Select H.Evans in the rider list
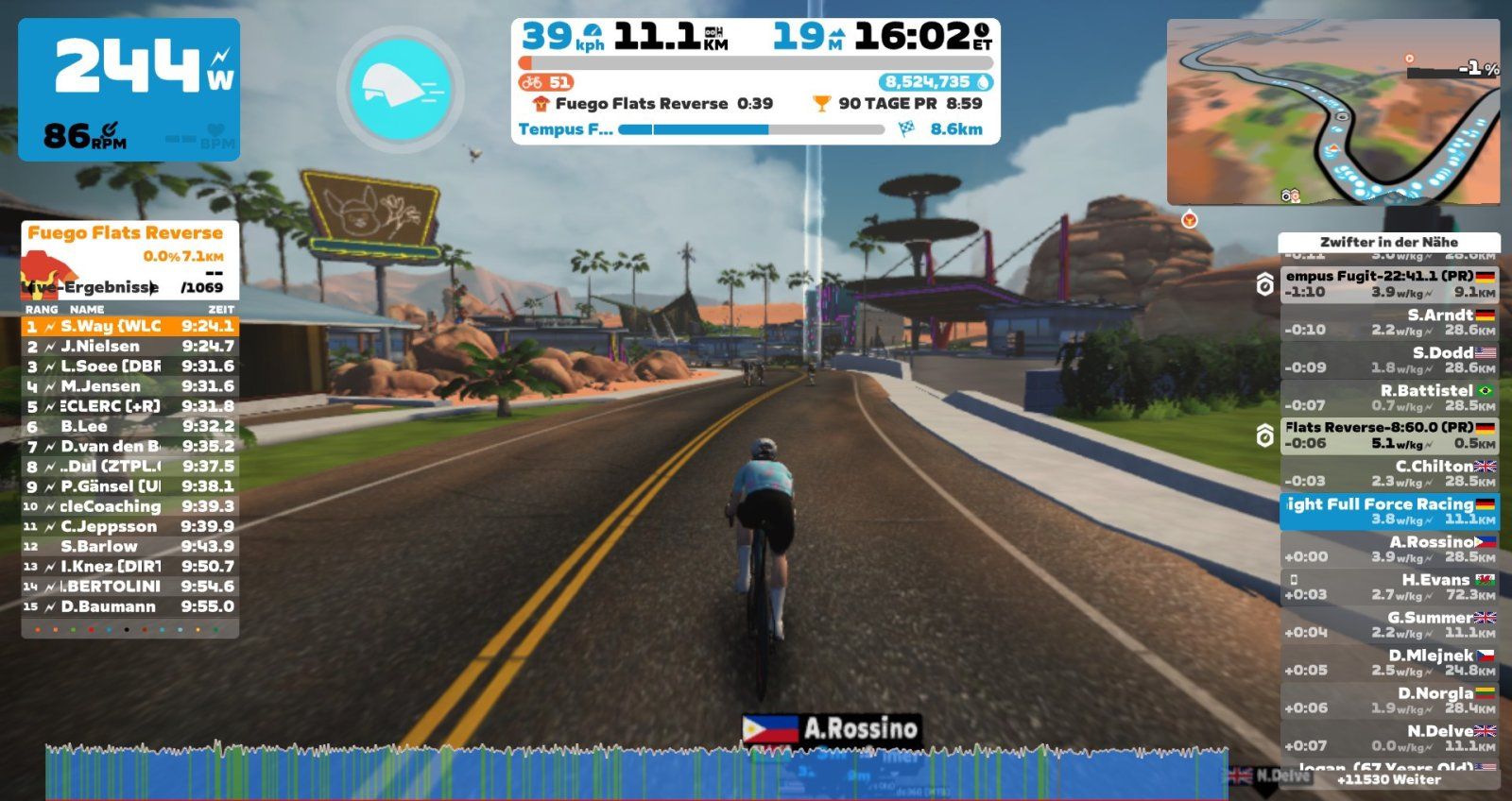 point(1388,587)
